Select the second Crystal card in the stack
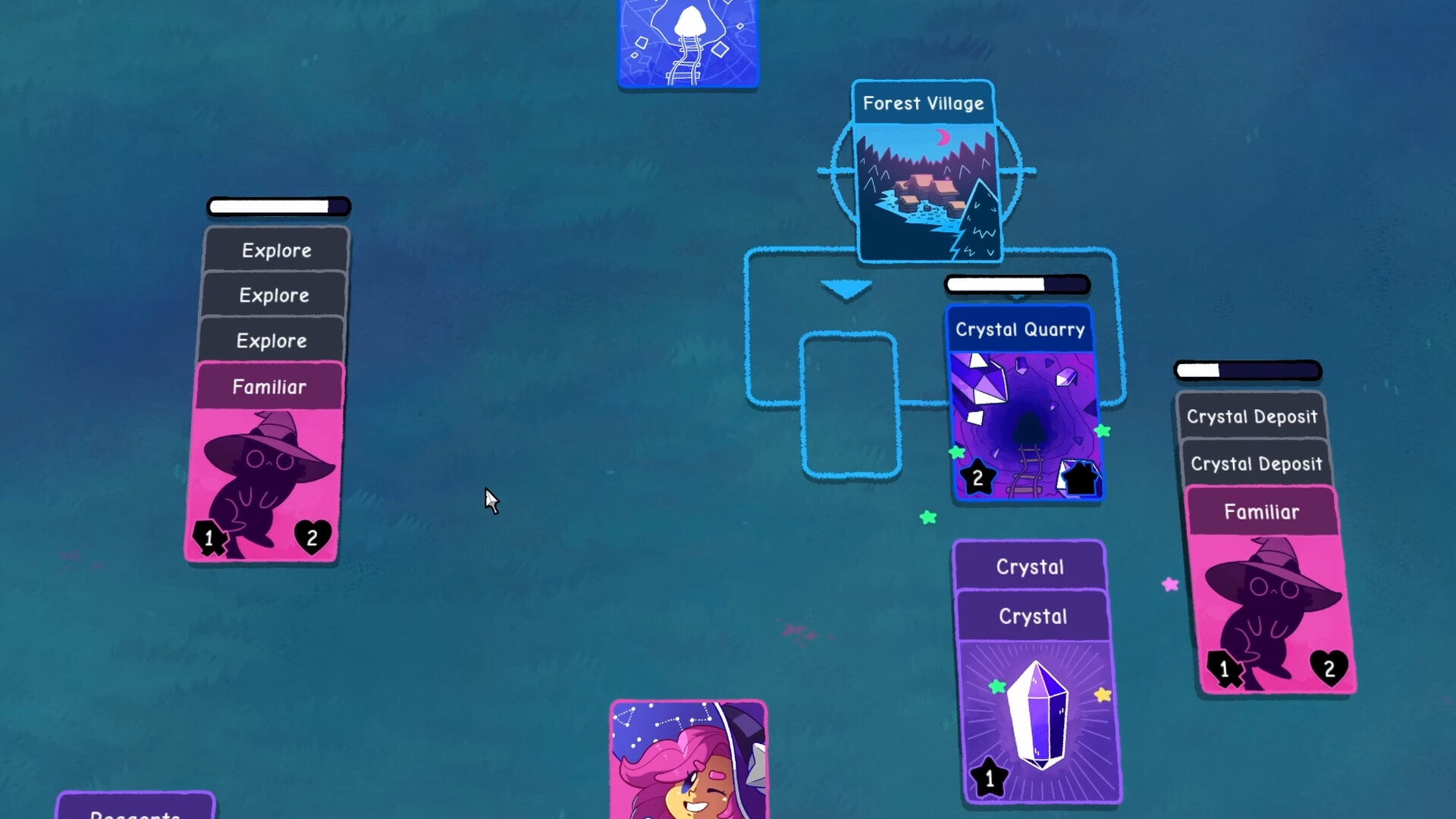 1031,616
